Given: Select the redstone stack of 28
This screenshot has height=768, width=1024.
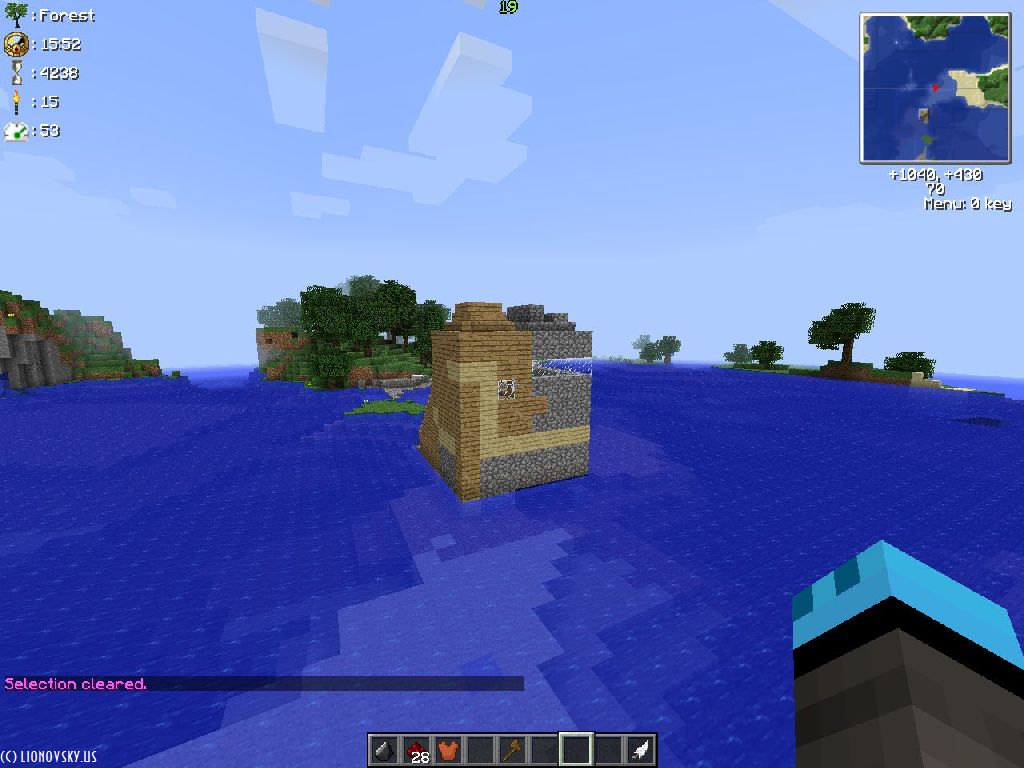Looking at the screenshot, I should point(415,749).
